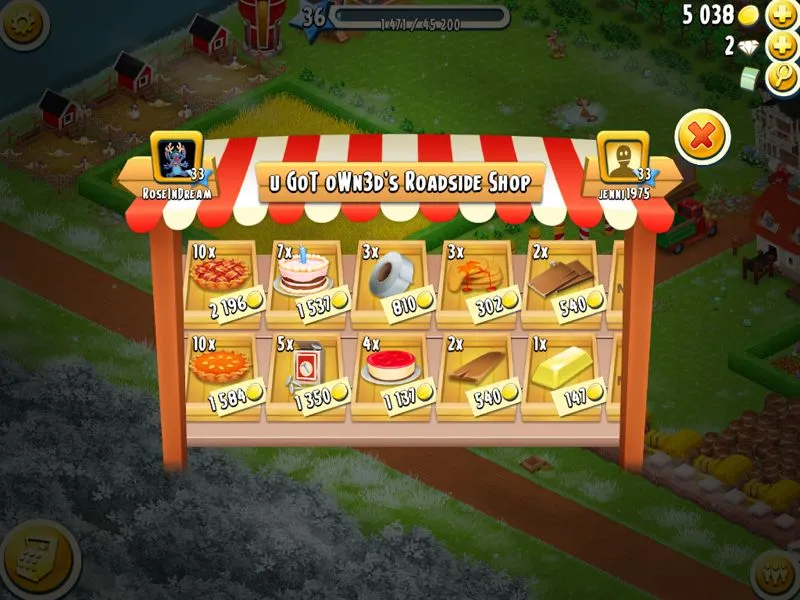This screenshot has height=600, width=800.
Task: Open the magnifying glass search button
Action: click(x=781, y=78)
